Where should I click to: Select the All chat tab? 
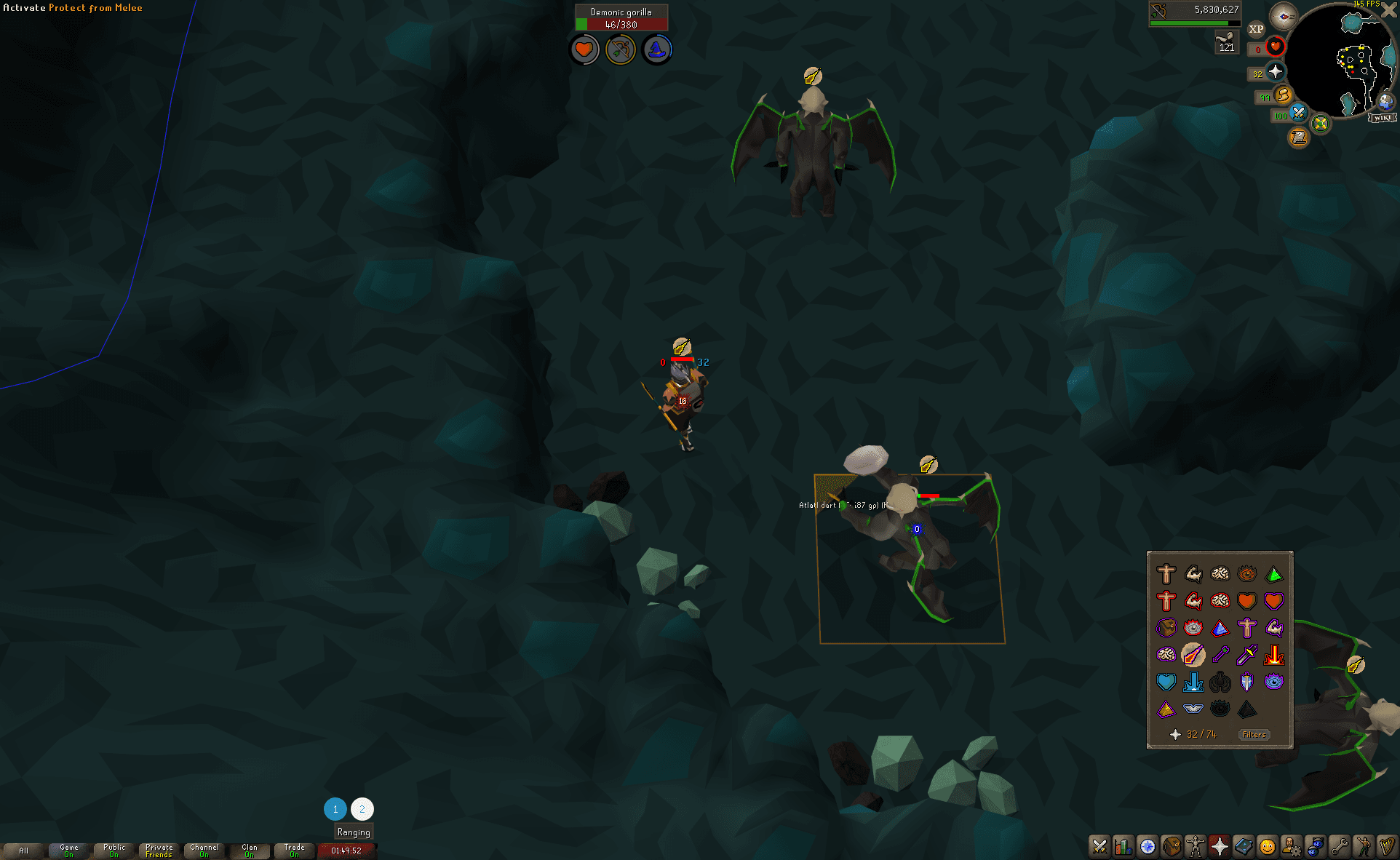point(24,850)
